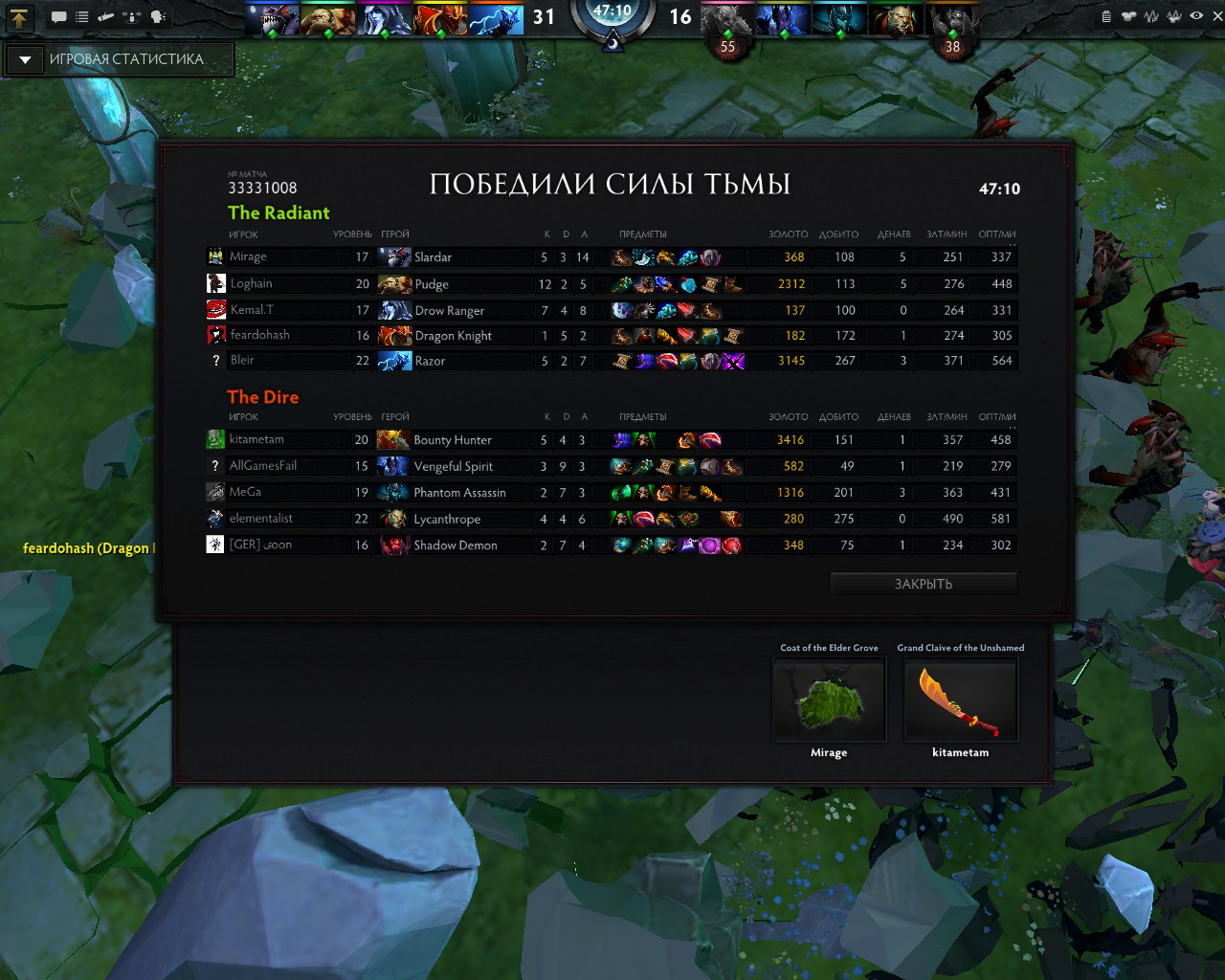1225x980 pixels.
Task: Open the chat speech bubble icon
Action: point(59,17)
